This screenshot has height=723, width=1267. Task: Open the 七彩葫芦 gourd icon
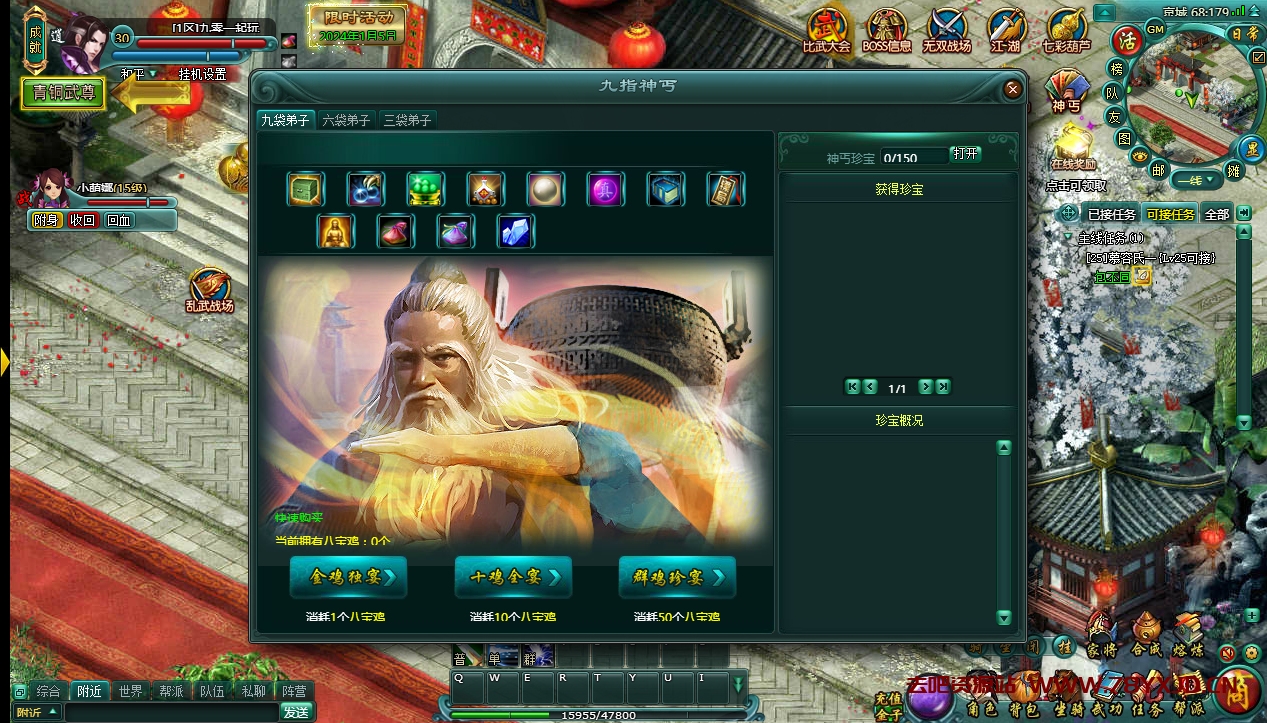click(1066, 30)
